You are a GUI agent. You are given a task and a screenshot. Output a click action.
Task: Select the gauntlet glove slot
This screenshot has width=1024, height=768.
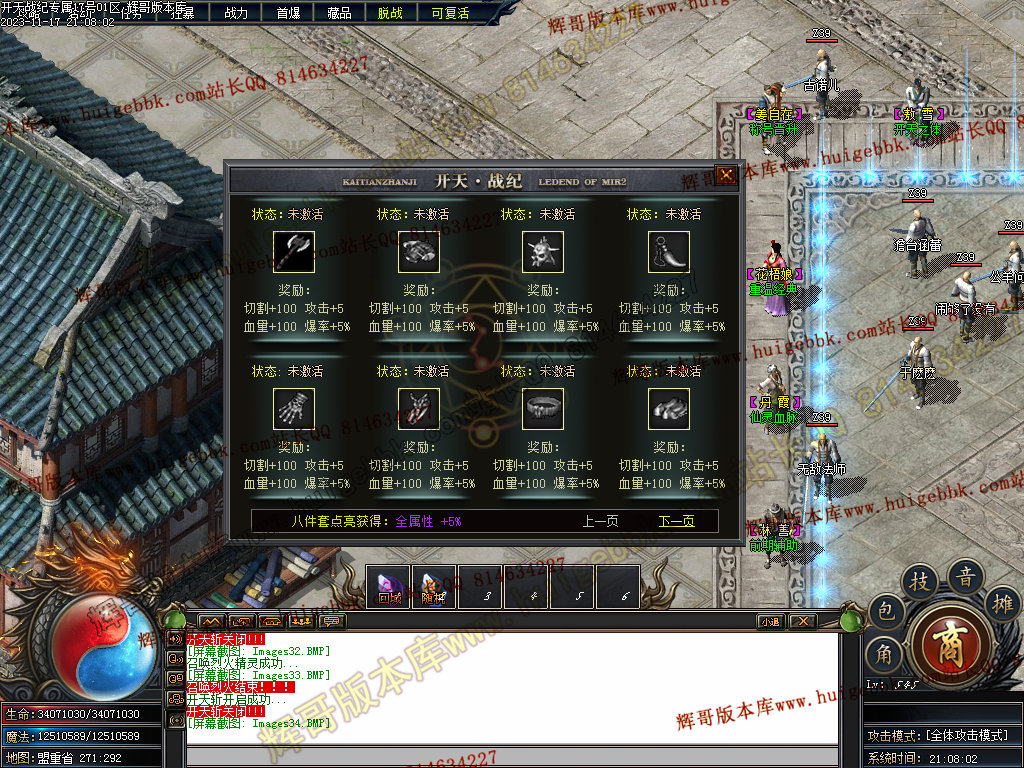pyautogui.click(x=294, y=409)
